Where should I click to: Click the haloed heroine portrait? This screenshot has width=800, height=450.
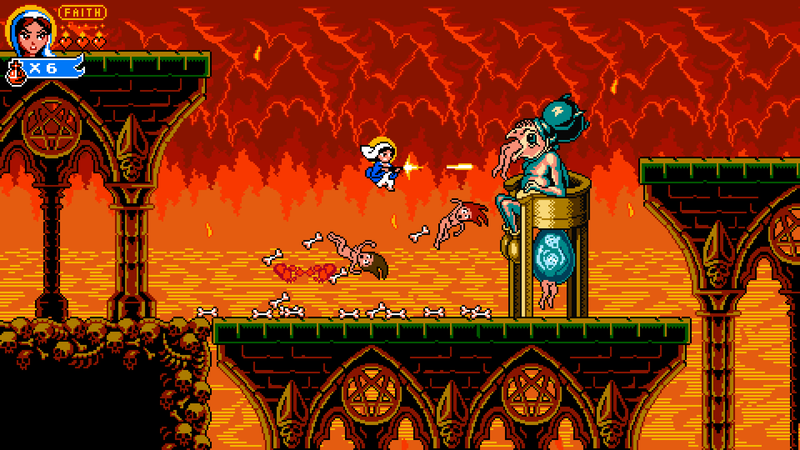[28, 30]
